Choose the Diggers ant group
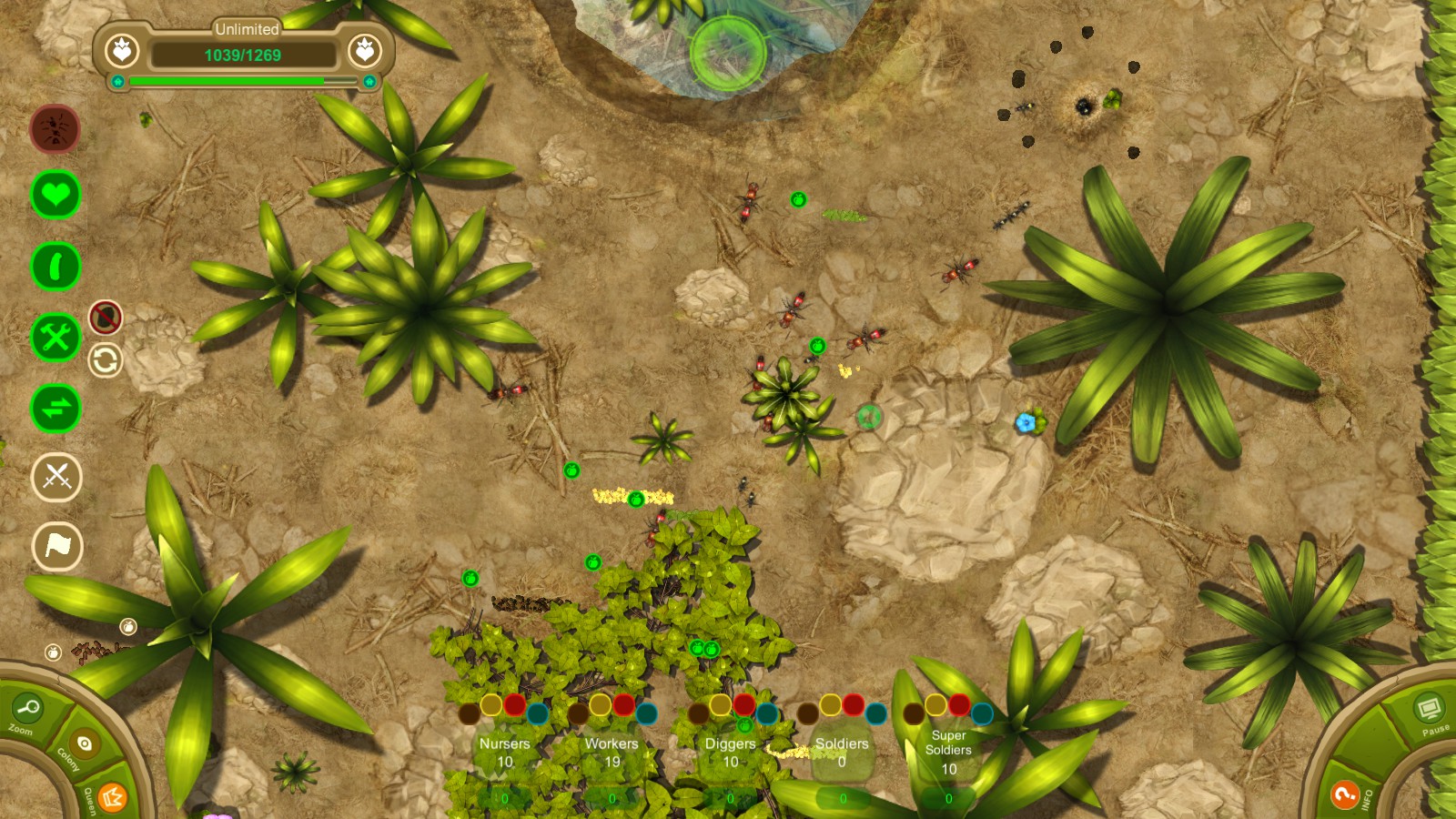Screen dimensions: 1456x819 730,753
